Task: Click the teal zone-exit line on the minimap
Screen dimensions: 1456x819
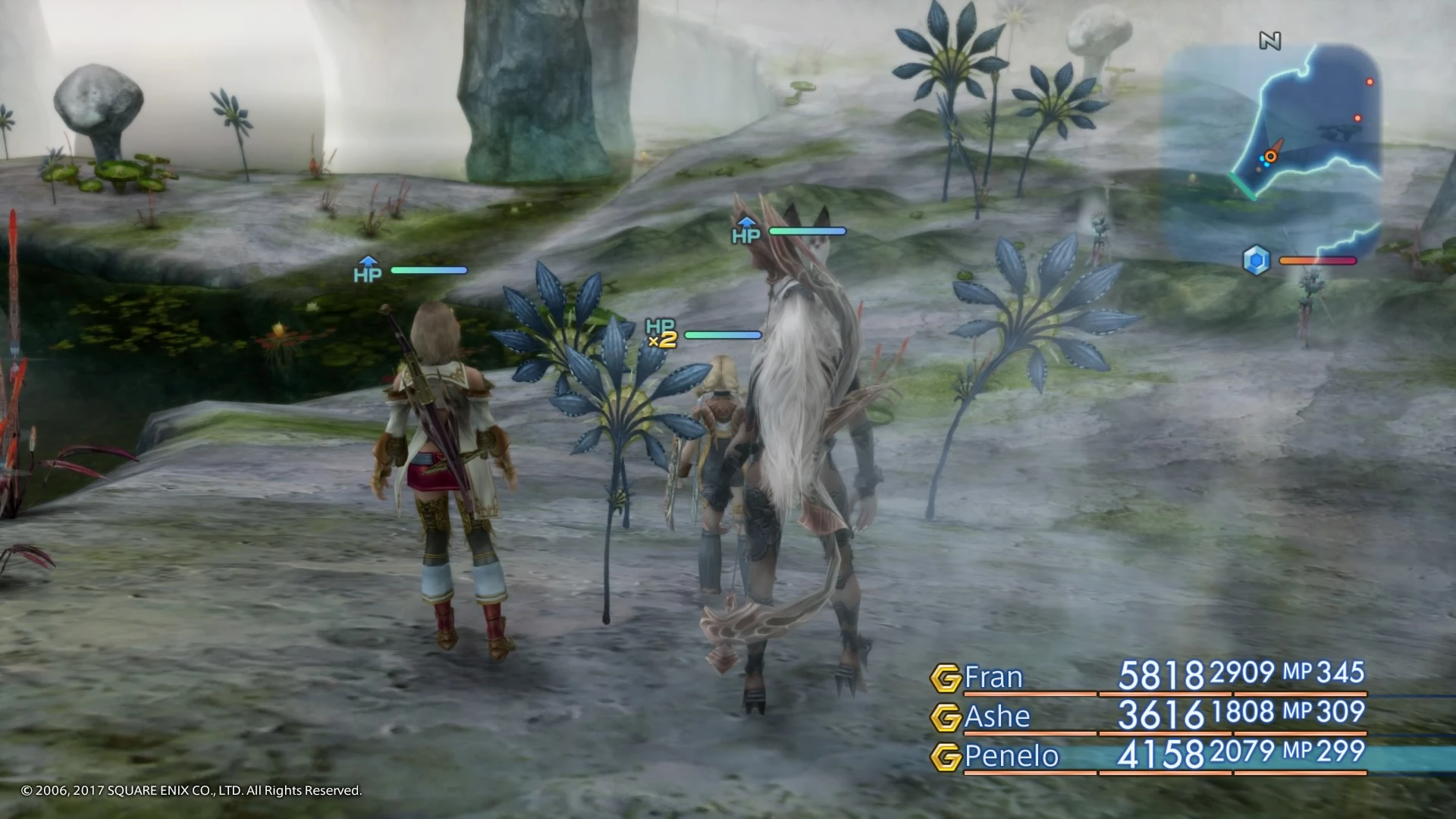Action: tap(1242, 186)
